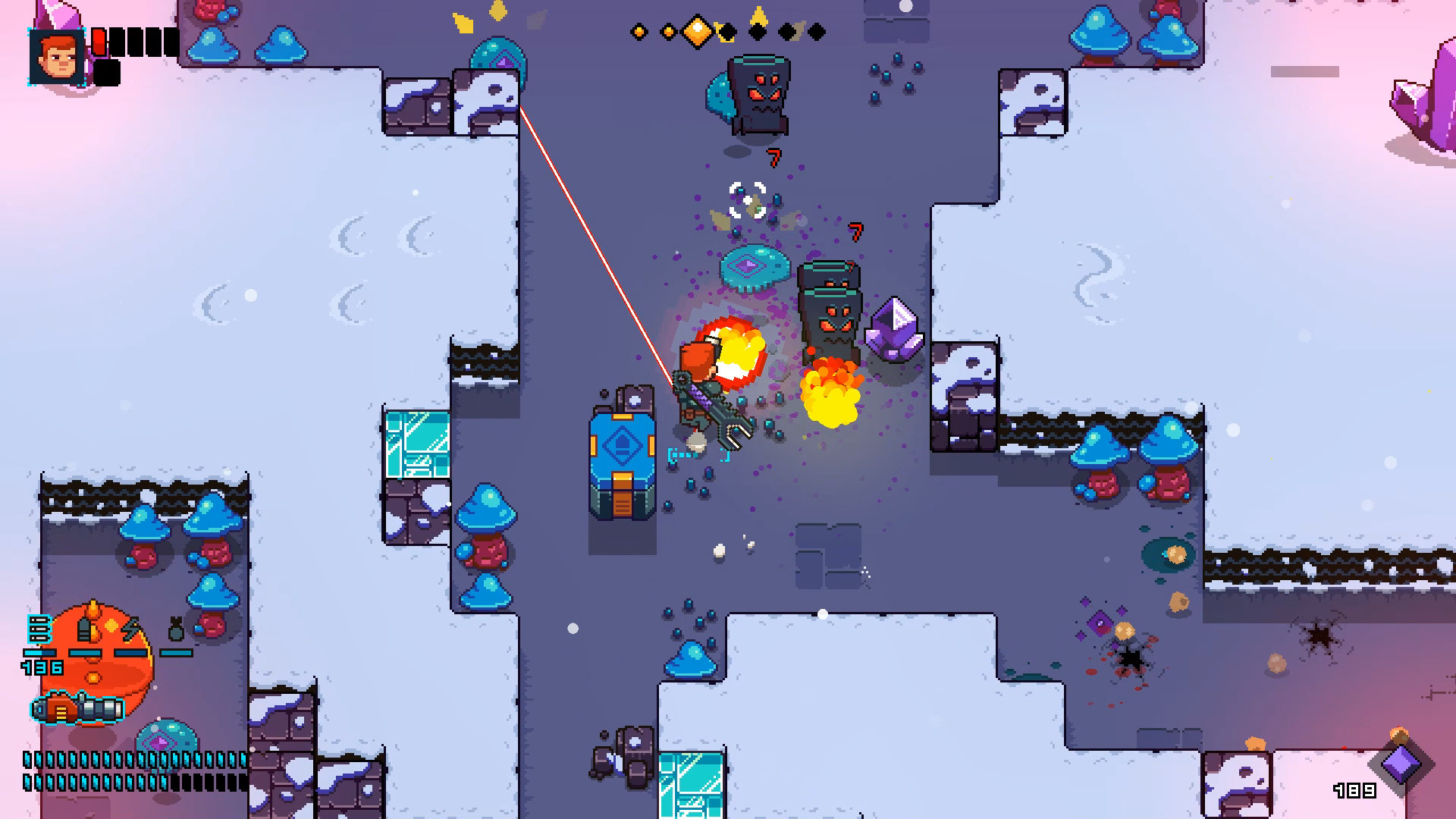The height and width of the screenshot is (819, 1456).
Task: Click the grenade ability icon
Action: (x=175, y=628)
